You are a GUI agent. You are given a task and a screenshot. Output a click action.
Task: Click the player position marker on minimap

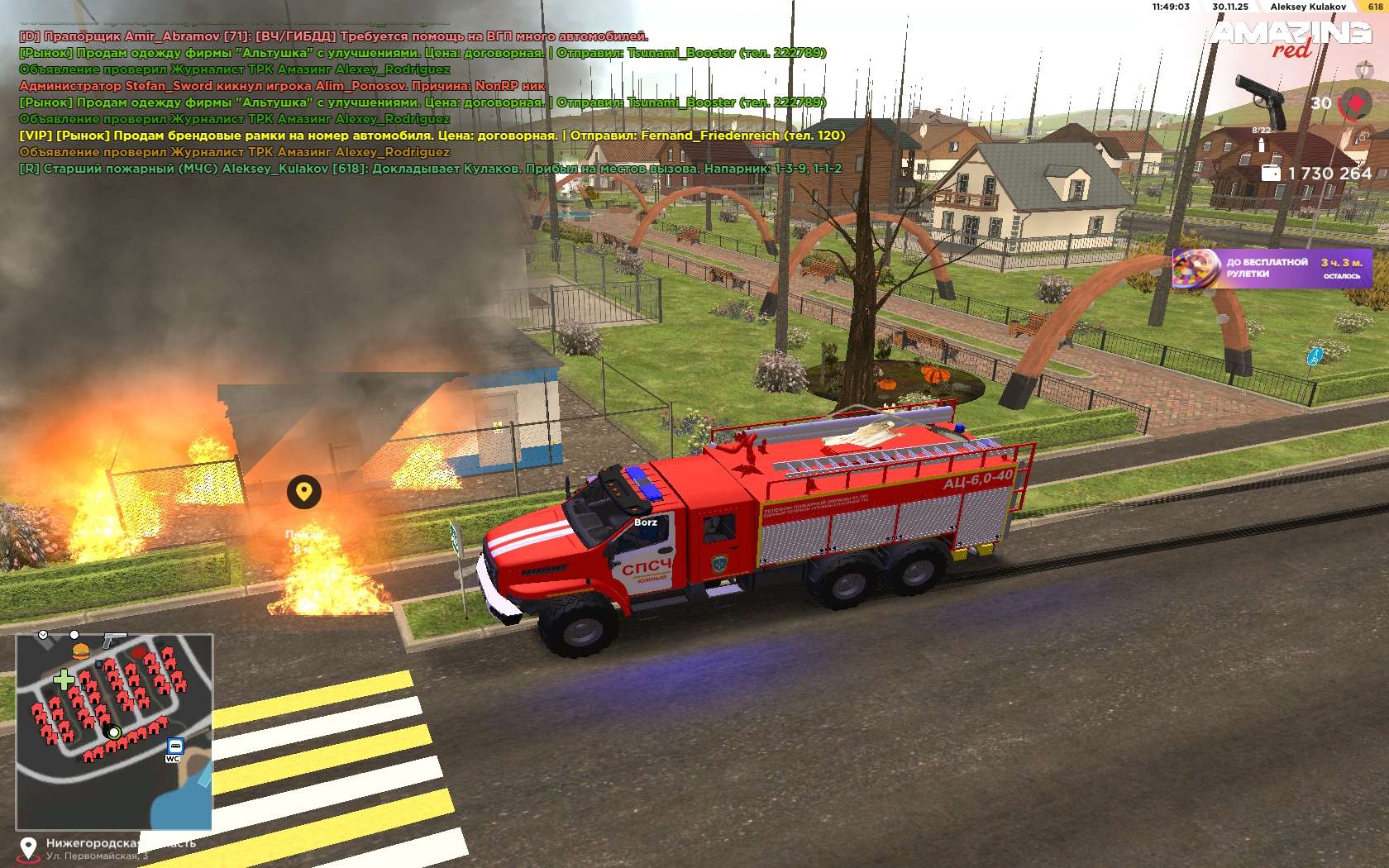tap(114, 732)
